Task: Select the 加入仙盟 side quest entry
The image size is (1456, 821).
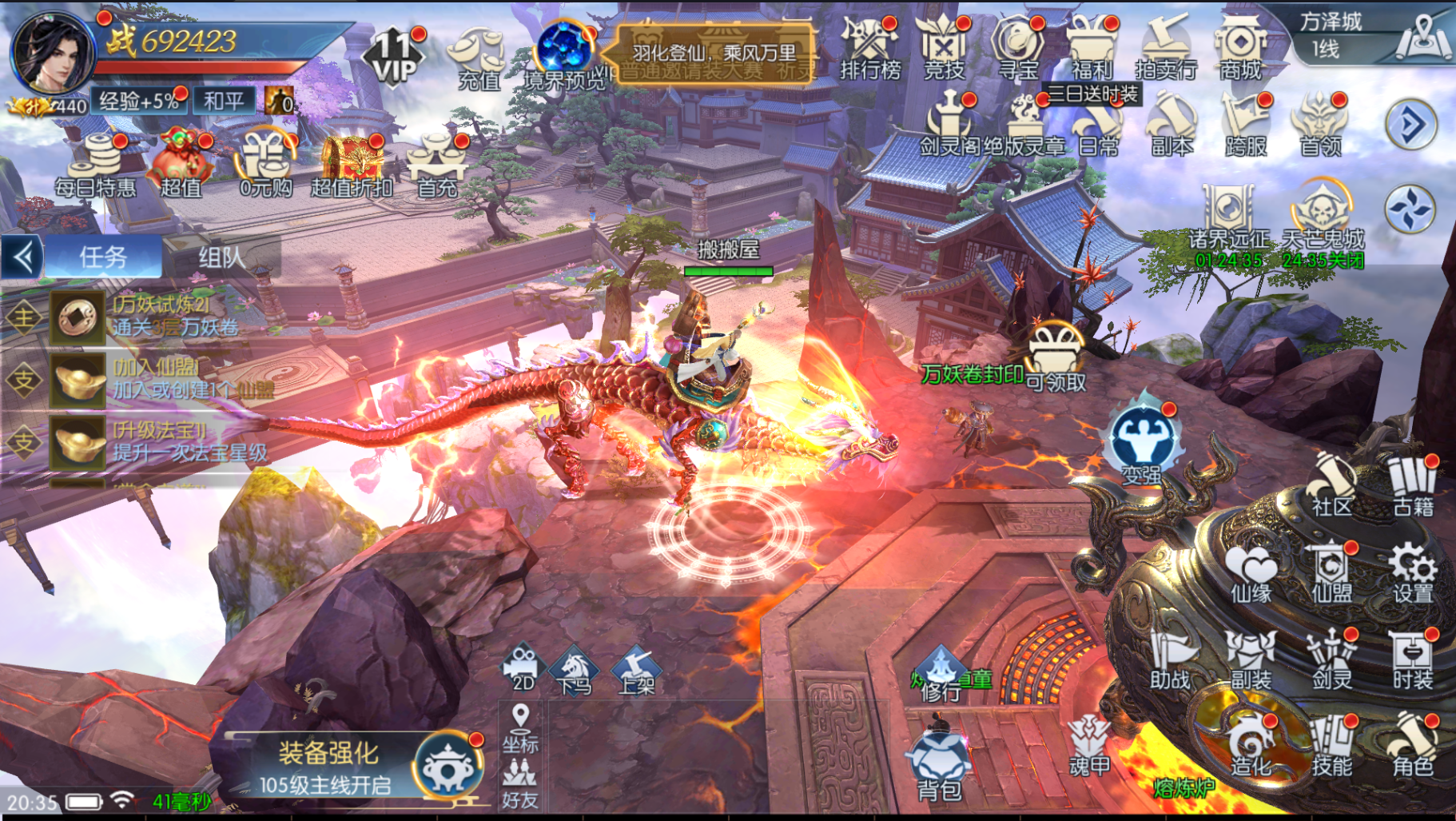Action: click(x=160, y=379)
